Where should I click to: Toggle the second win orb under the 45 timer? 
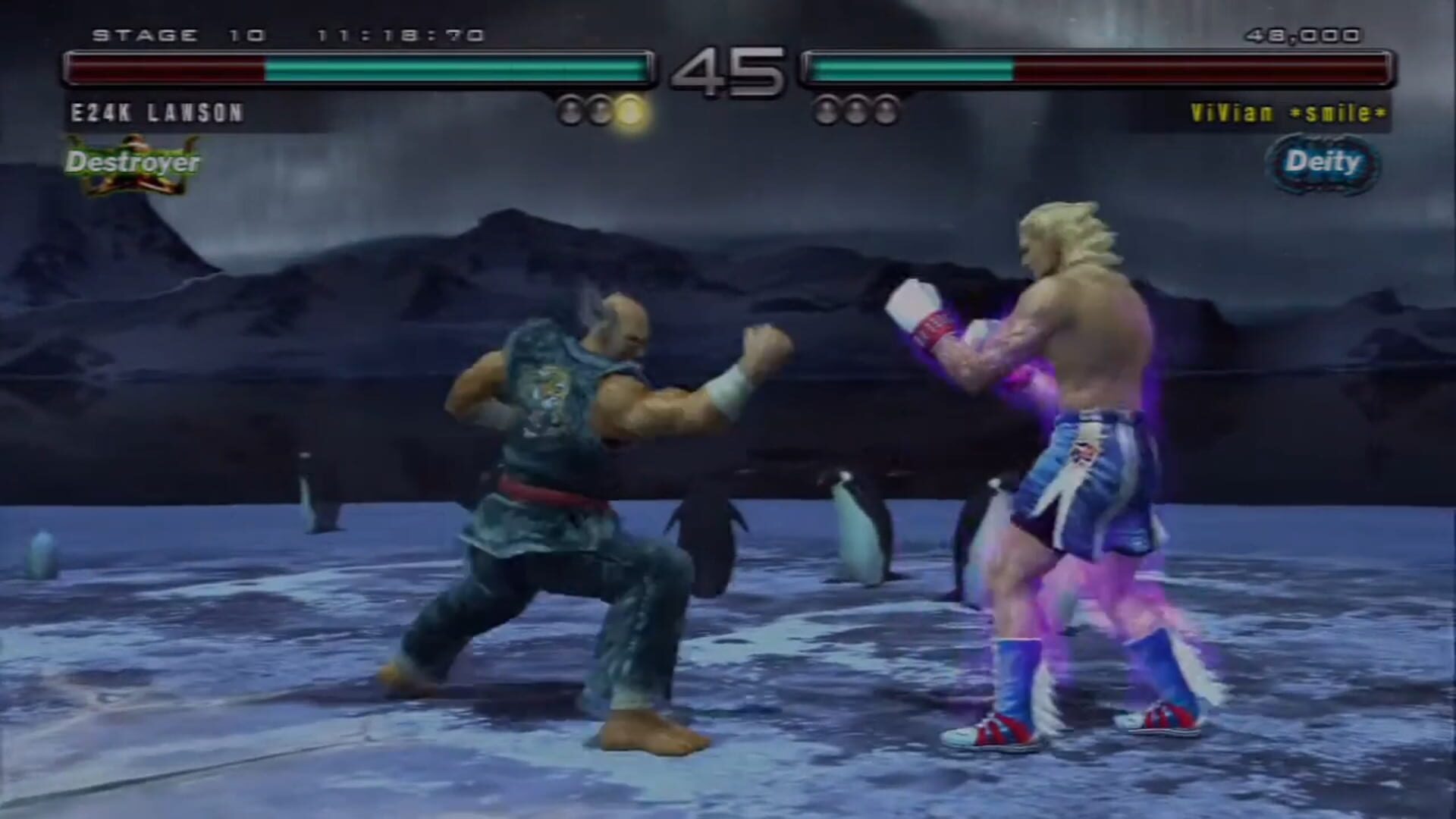click(603, 108)
